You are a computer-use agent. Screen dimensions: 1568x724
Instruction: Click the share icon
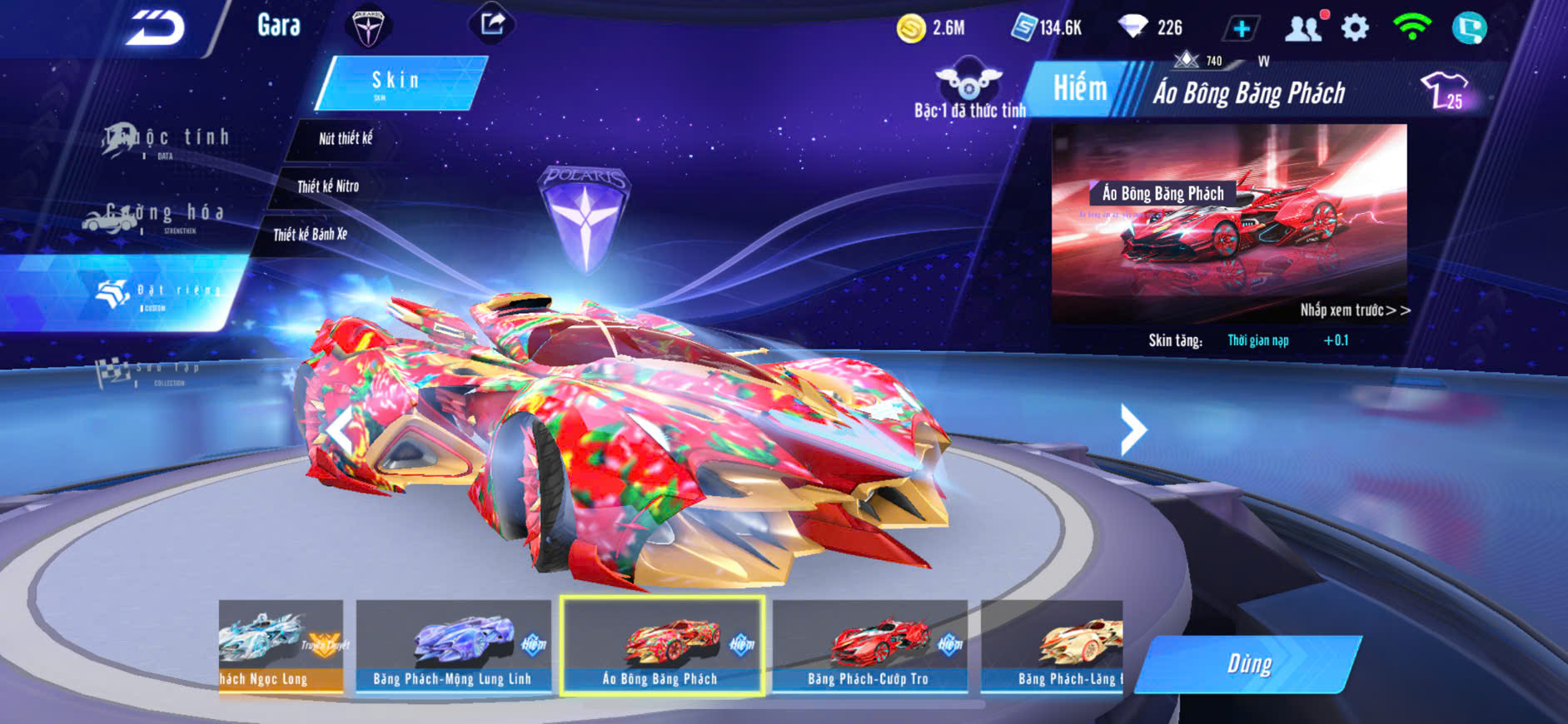click(x=492, y=24)
